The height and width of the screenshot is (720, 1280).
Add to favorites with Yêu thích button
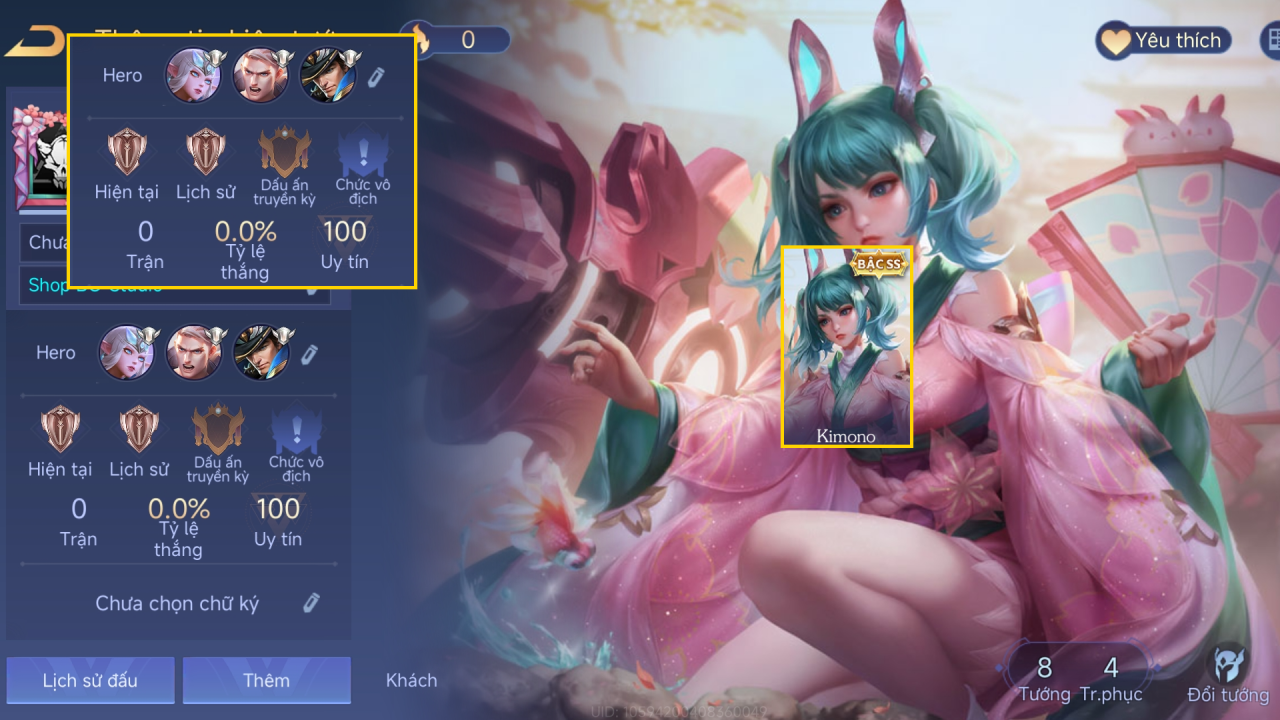point(1163,41)
